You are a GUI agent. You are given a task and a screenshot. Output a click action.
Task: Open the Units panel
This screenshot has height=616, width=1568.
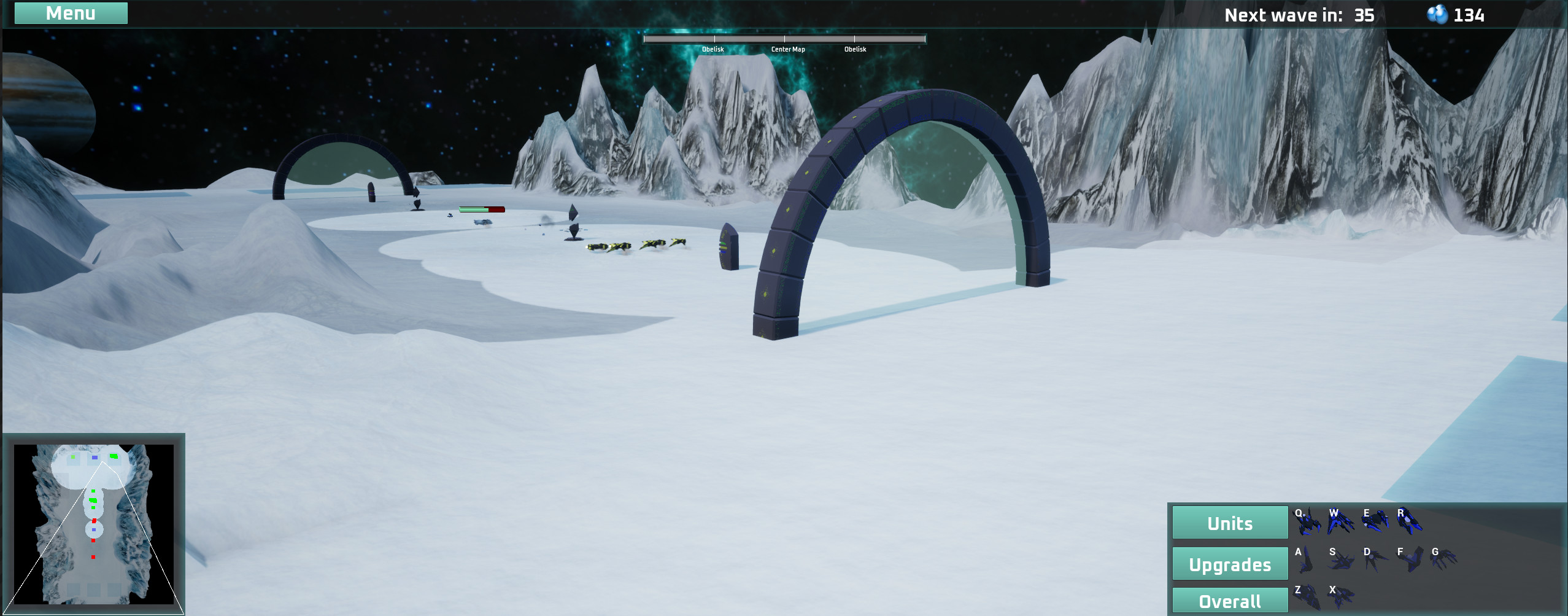point(1229,523)
